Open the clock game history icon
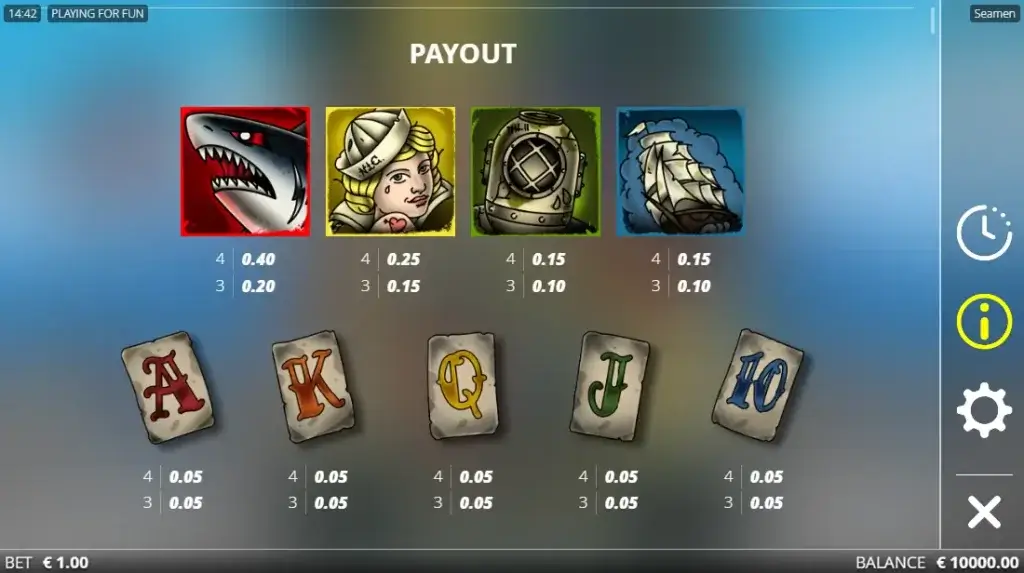The width and height of the screenshot is (1024, 573). click(984, 233)
